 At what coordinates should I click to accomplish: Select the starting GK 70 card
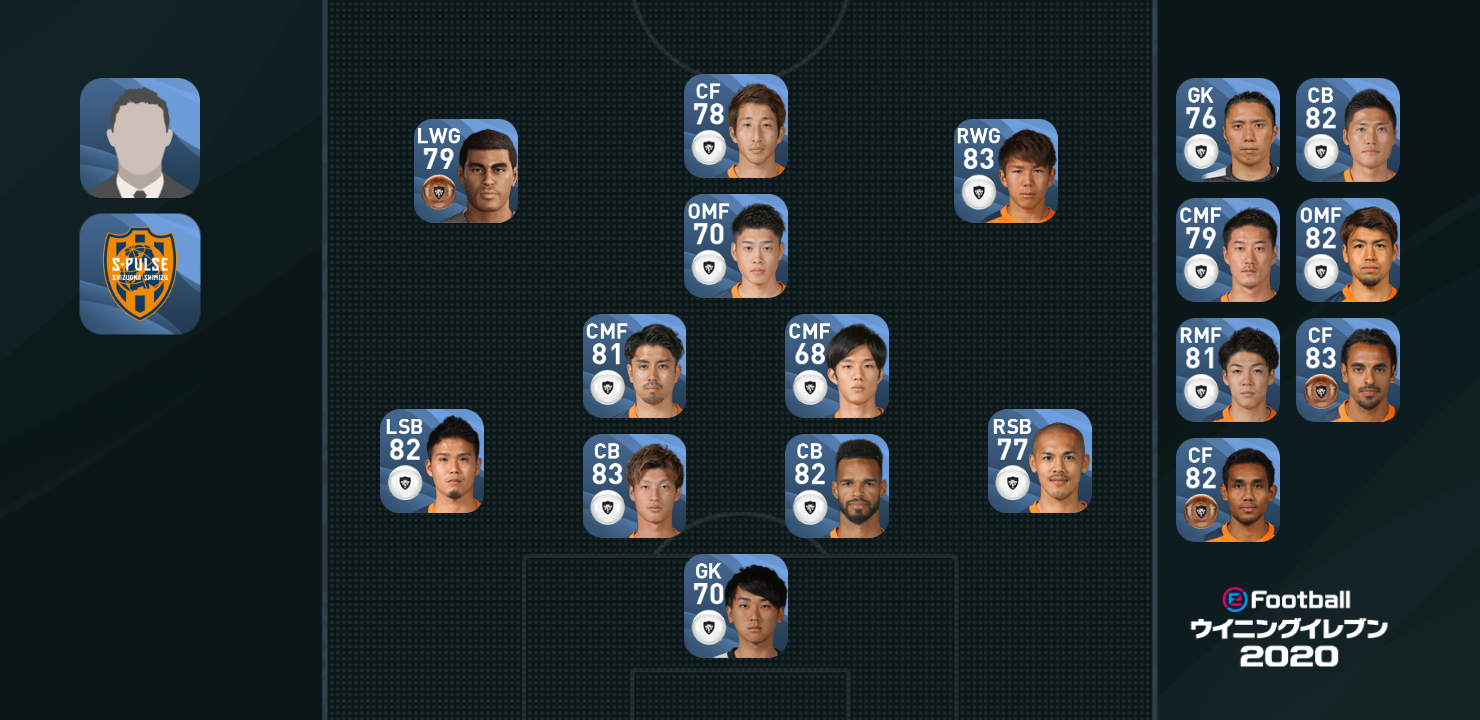point(736,606)
